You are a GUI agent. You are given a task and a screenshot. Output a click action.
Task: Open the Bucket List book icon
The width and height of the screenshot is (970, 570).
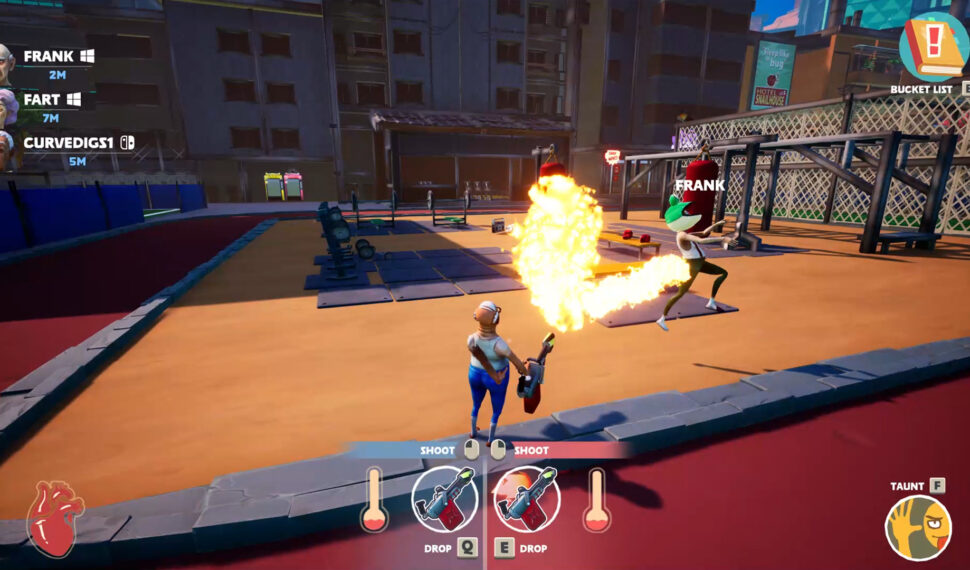[933, 47]
